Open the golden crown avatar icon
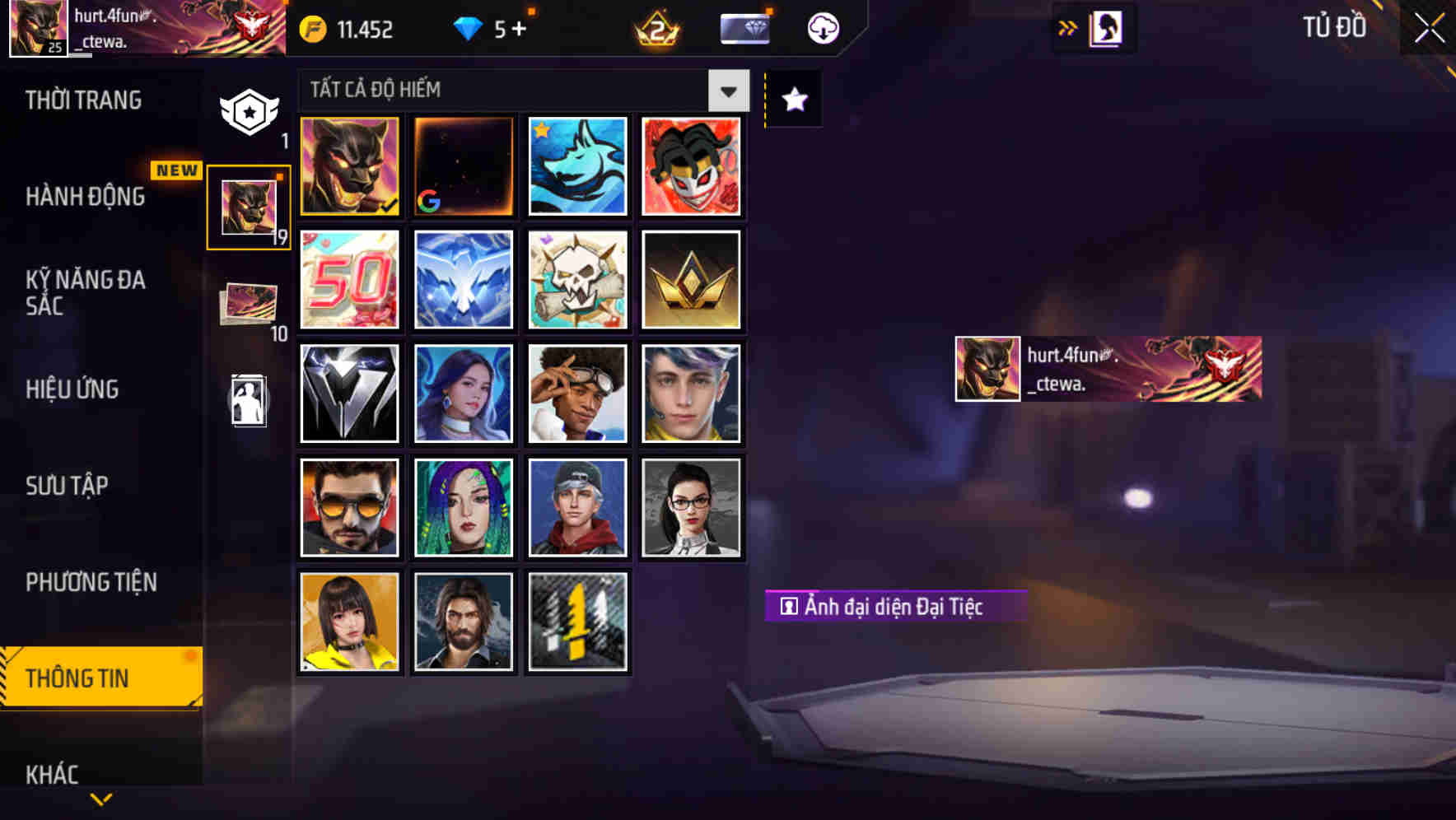 [691, 280]
